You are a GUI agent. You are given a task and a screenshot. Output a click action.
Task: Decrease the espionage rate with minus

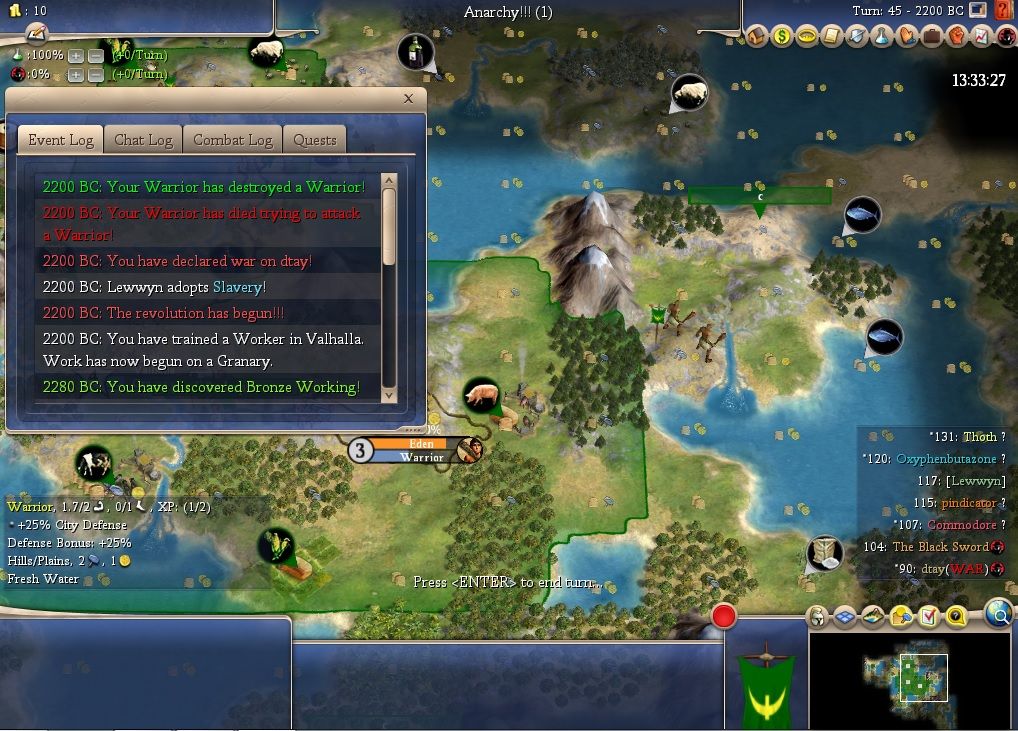click(96, 74)
